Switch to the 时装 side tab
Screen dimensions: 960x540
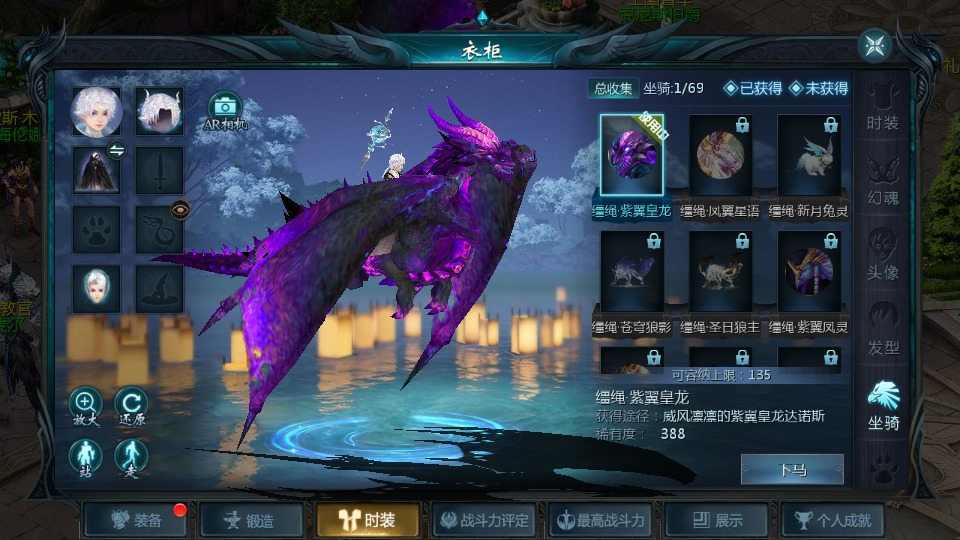point(883,107)
